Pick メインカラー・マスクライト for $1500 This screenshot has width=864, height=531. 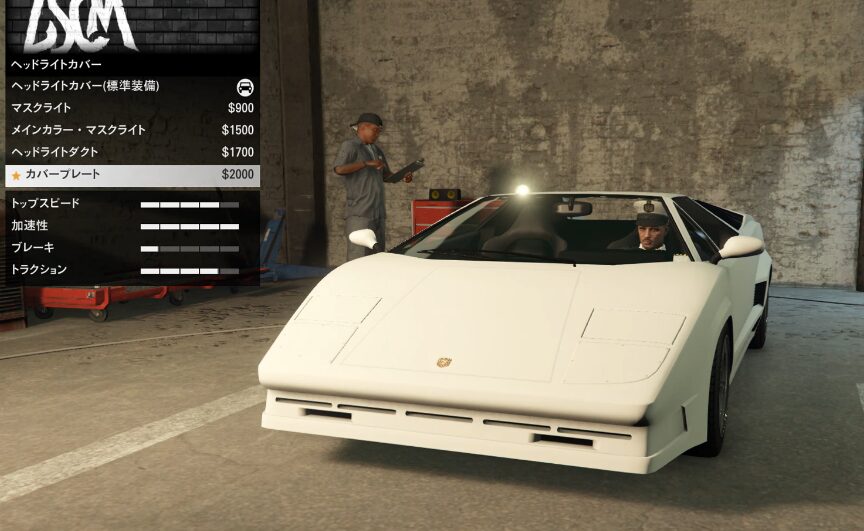(x=130, y=130)
